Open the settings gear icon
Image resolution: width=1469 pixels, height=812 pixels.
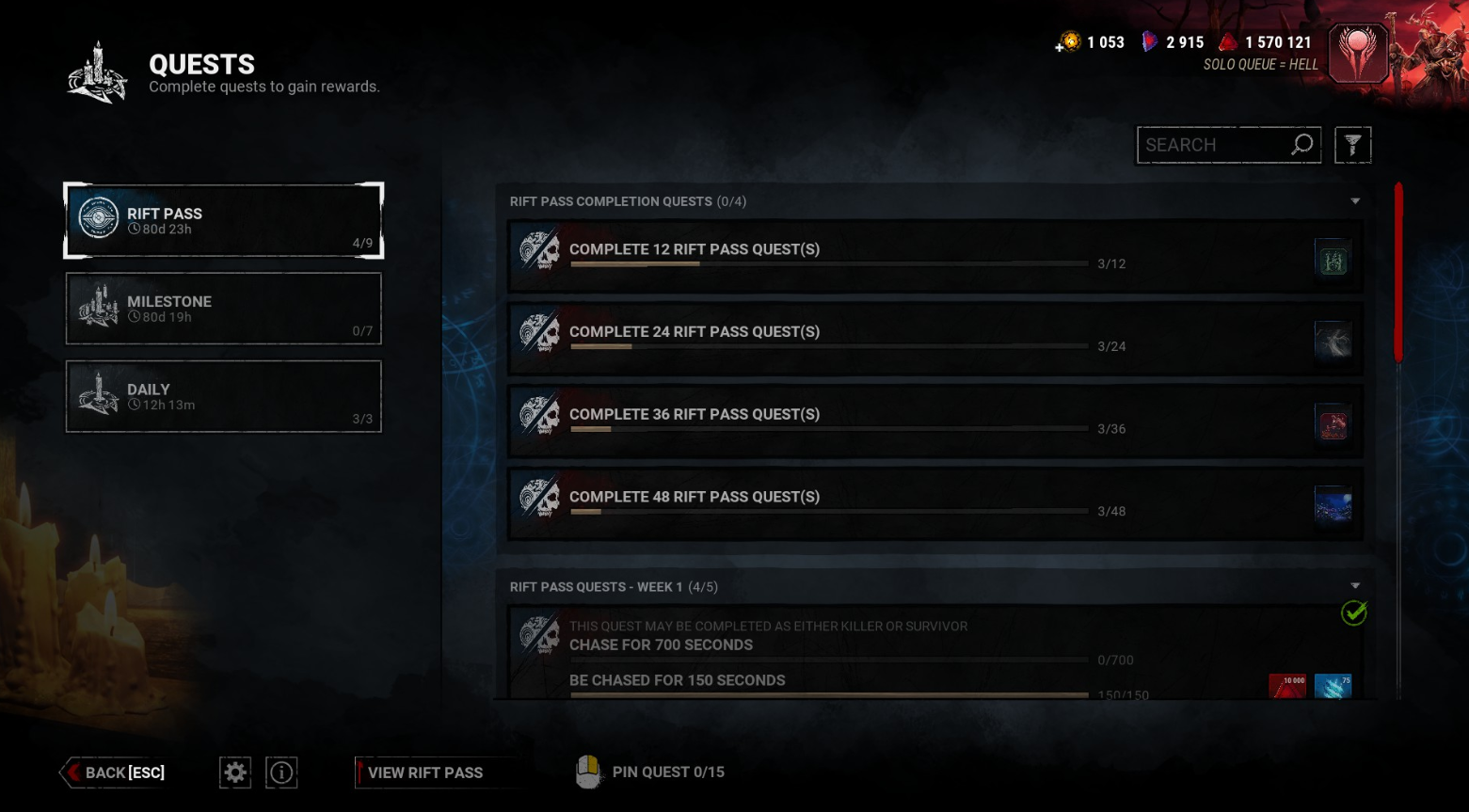[234, 772]
